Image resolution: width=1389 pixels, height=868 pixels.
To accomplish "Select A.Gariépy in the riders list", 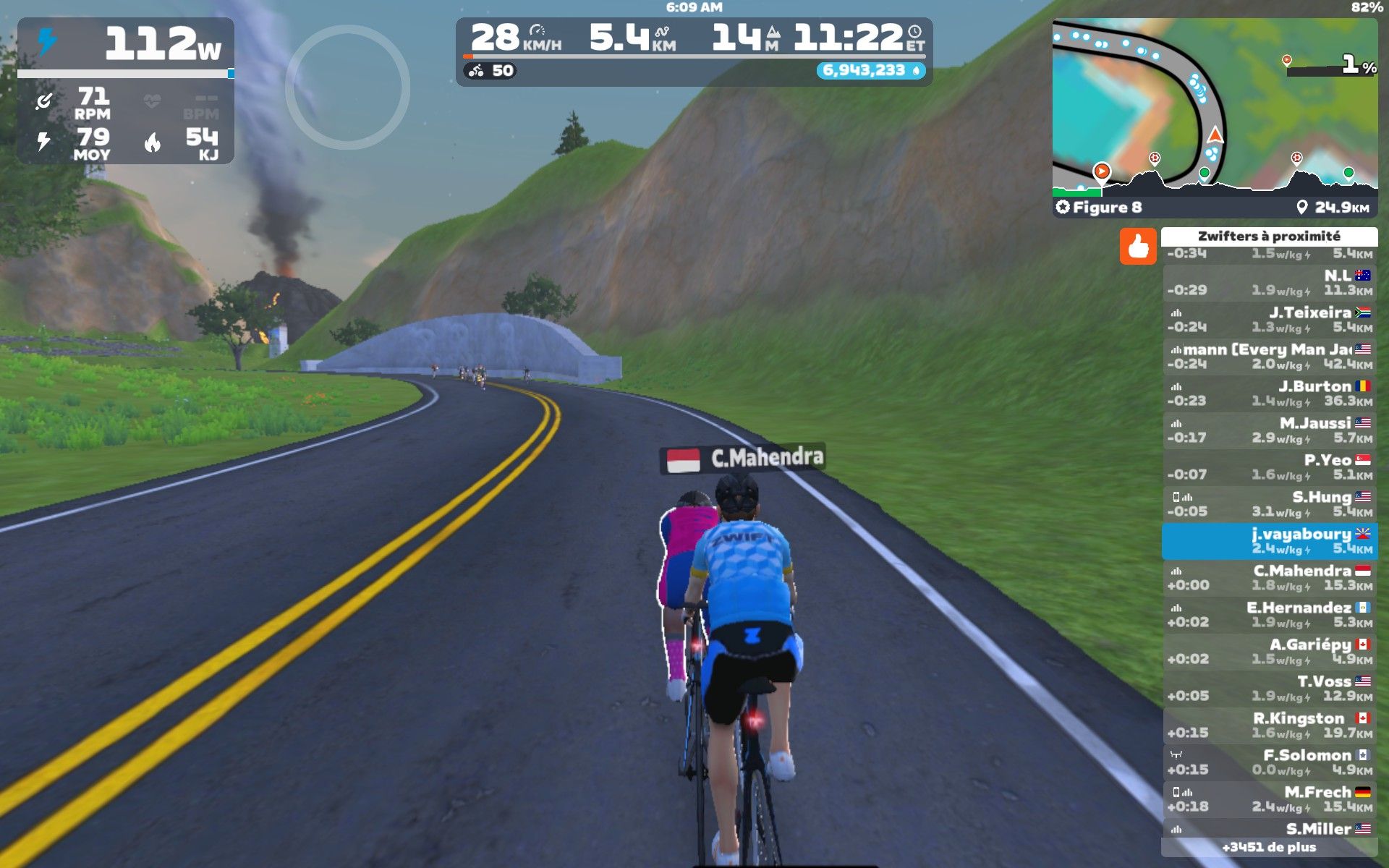I will pyautogui.click(x=1270, y=652).
